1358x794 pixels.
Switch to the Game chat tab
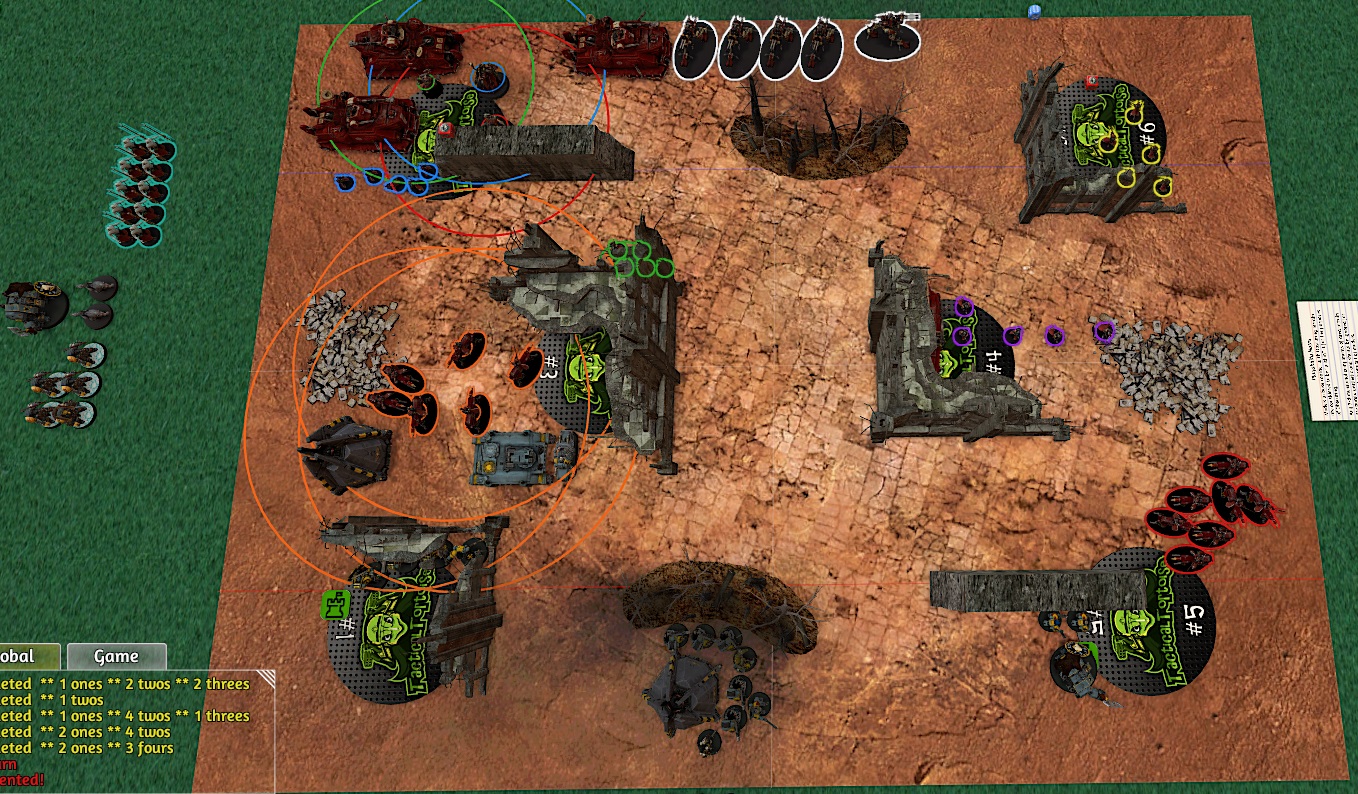point(116,657)
